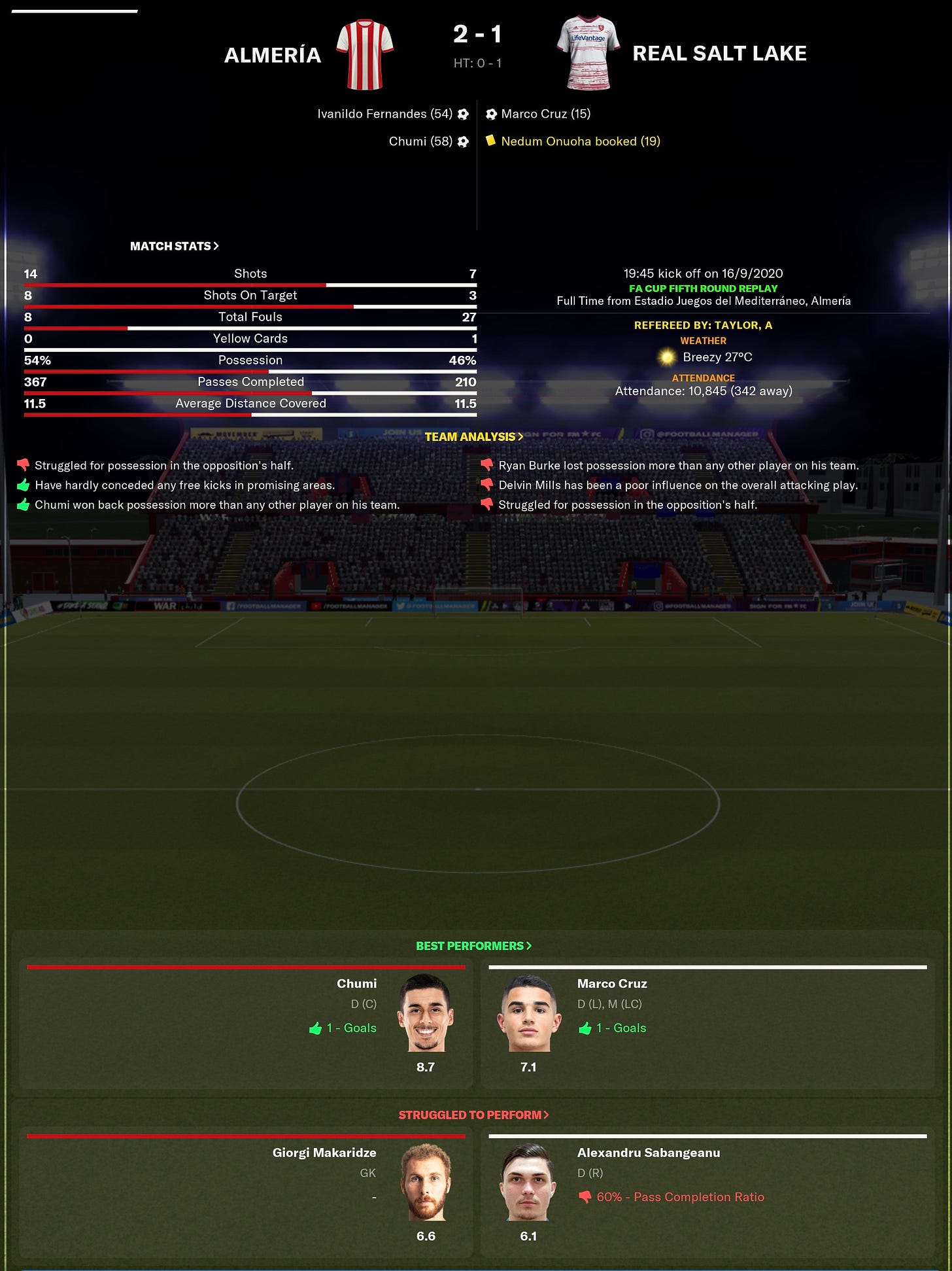Click the goal icon beside Marco Cruz (15)
952x1271 pixels.
[491, 113]
